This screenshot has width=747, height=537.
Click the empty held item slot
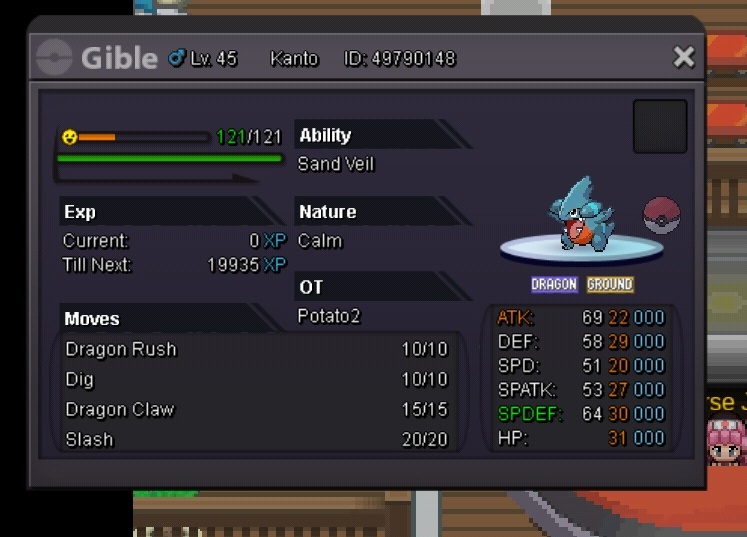pyautogui.click(x=660, y=126)
